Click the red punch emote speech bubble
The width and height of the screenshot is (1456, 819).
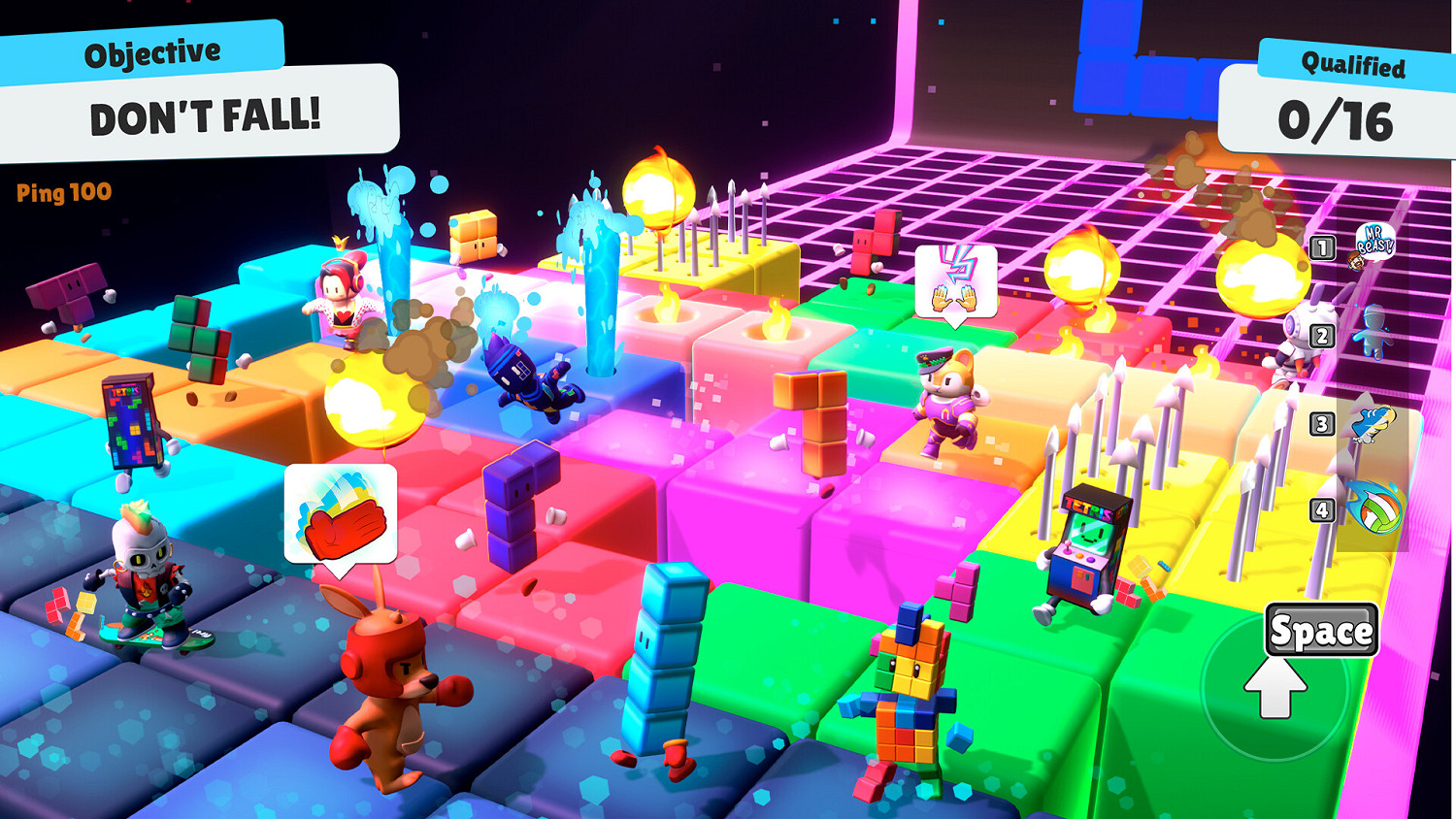click(340, 514)
